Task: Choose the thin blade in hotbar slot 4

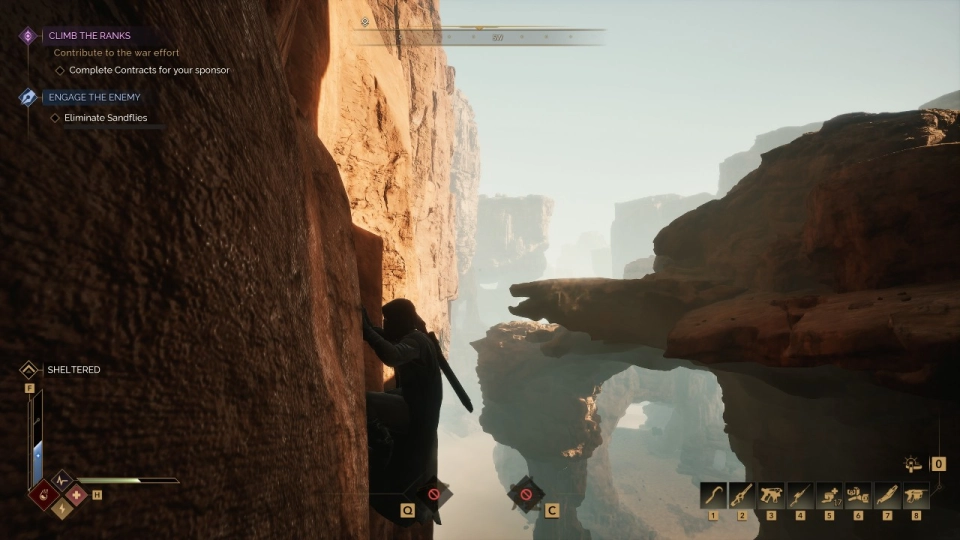Action: tap(800, 494)
